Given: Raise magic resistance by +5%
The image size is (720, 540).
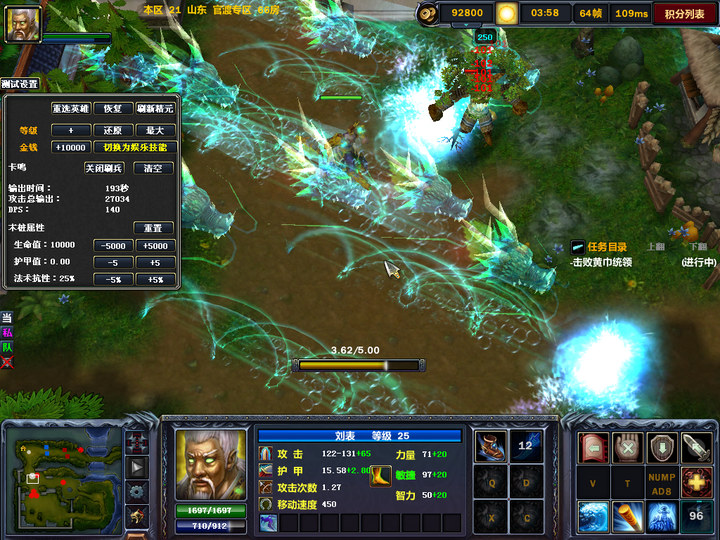Looking at the screenshot, I should (155, 279).
